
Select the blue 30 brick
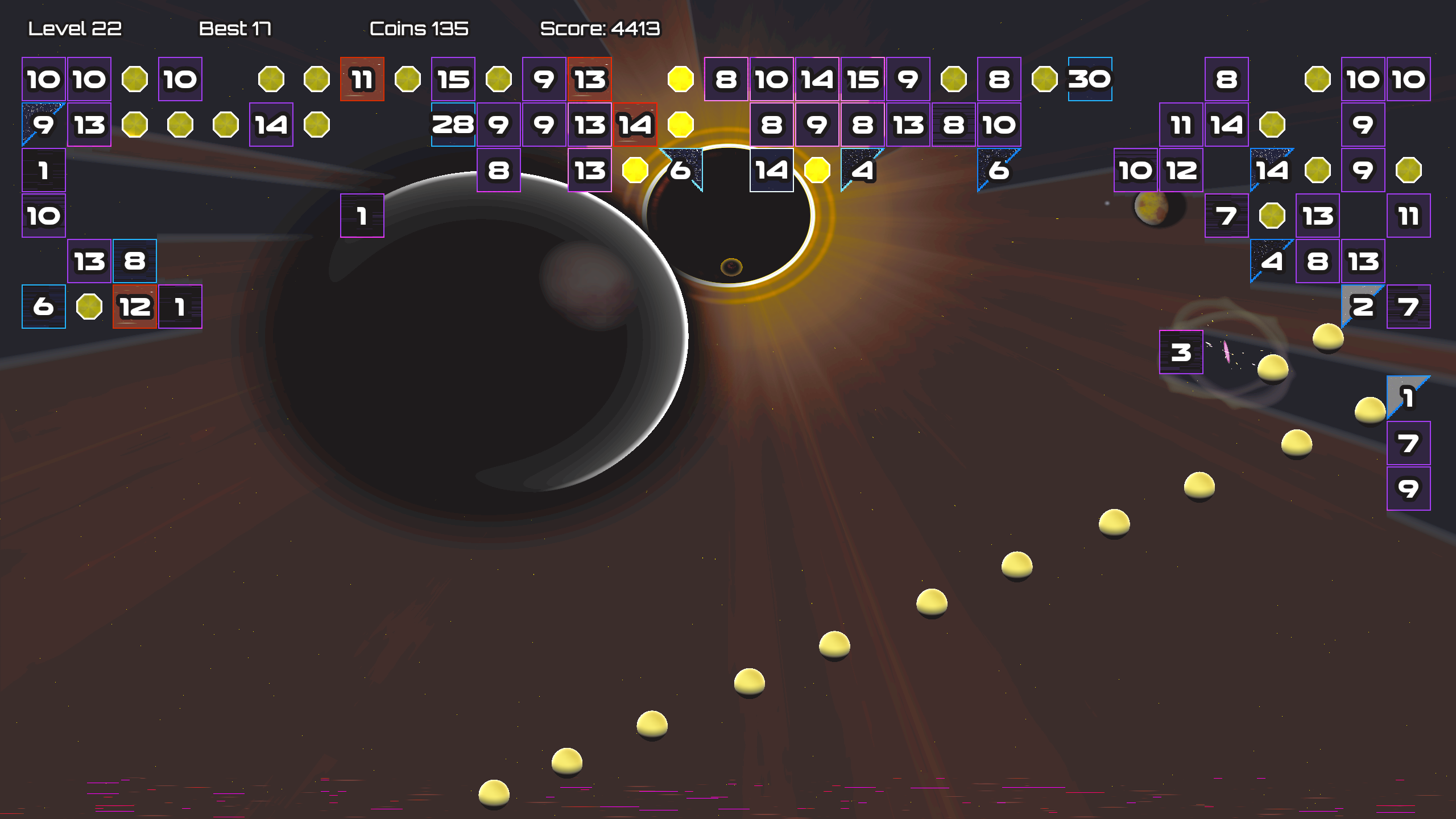tap(1090, 80)
